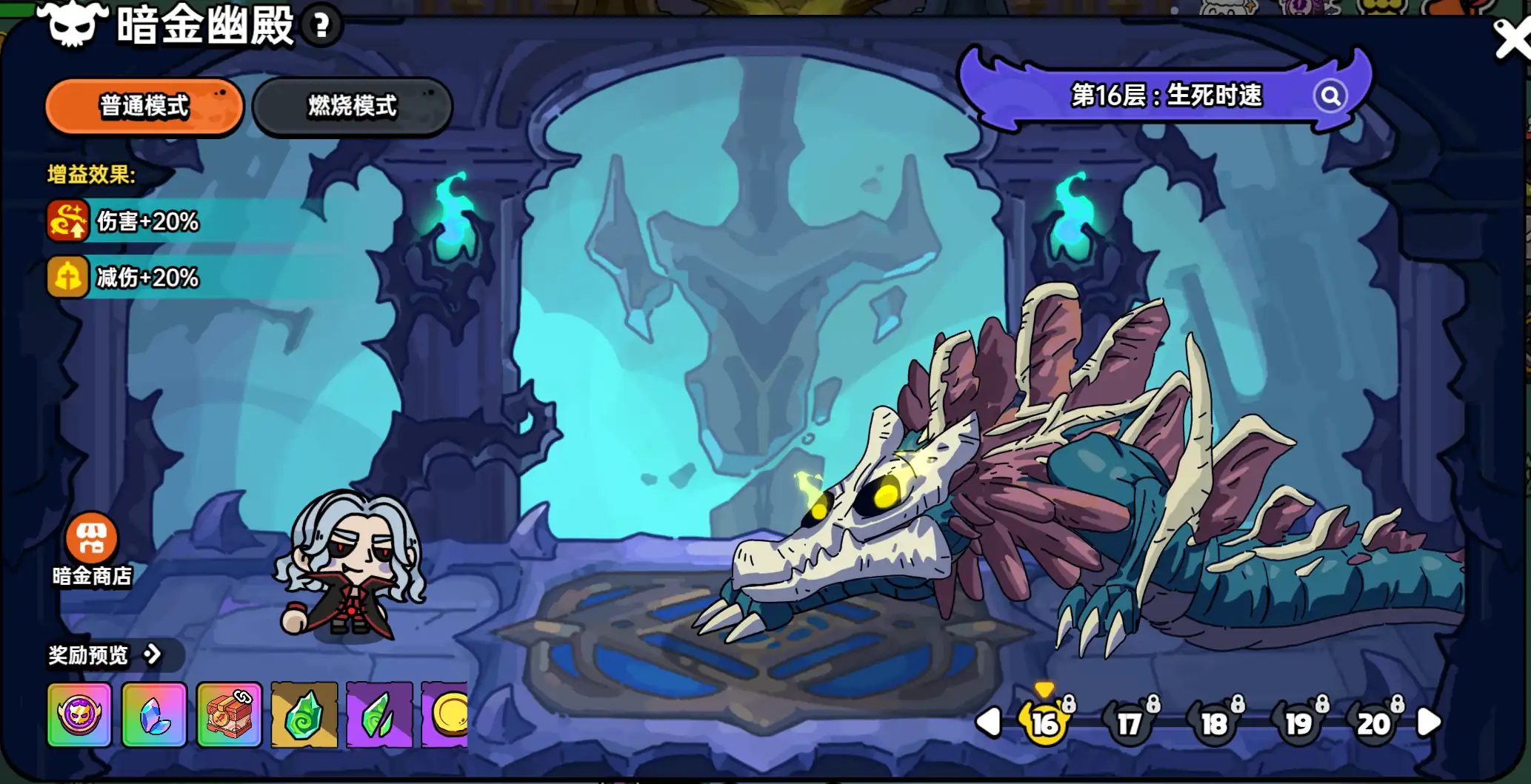Close the 暗金幽殿 panel

coord(1512,38)
